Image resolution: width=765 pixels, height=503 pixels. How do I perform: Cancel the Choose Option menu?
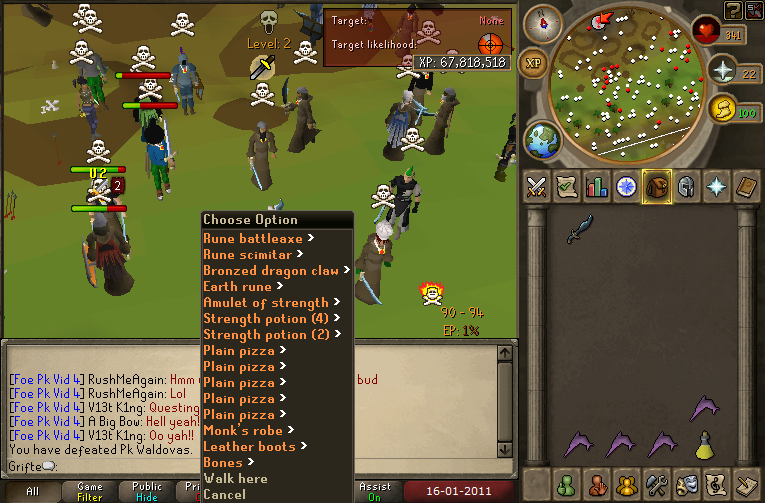pos(224,494)
